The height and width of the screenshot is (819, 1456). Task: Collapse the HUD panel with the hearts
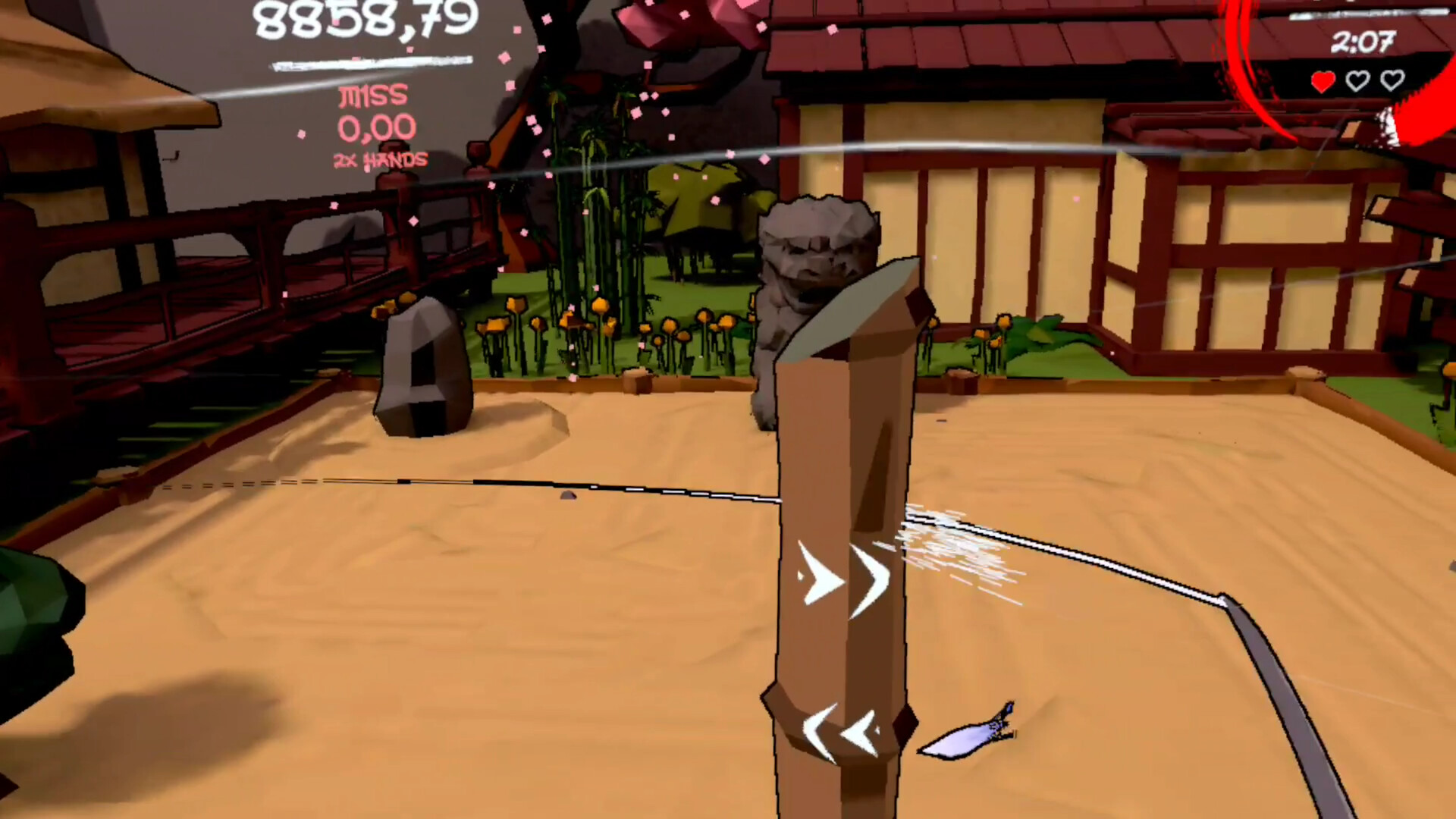coord(1357,81)
